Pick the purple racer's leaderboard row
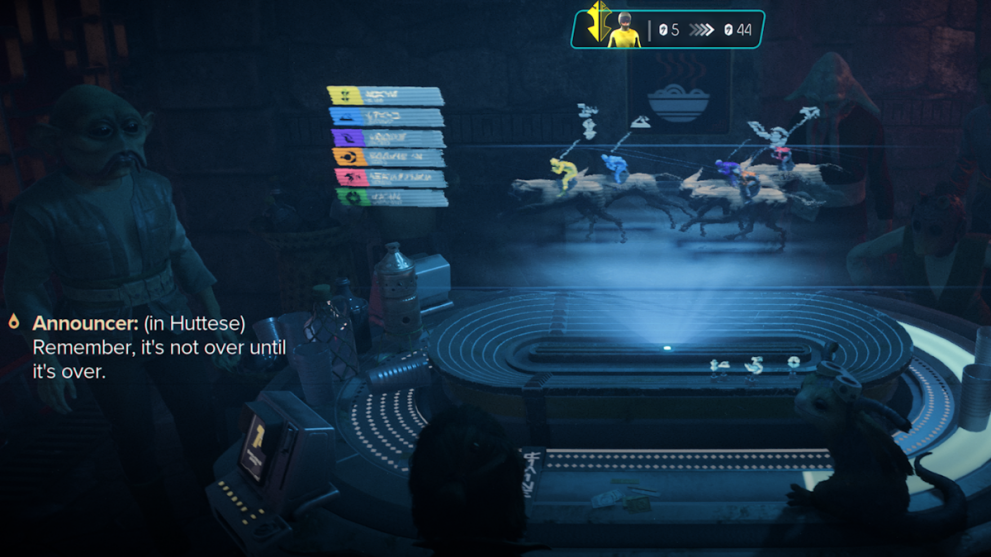The height and width of the screenshot is (557, 991). (x=387, y=137)
